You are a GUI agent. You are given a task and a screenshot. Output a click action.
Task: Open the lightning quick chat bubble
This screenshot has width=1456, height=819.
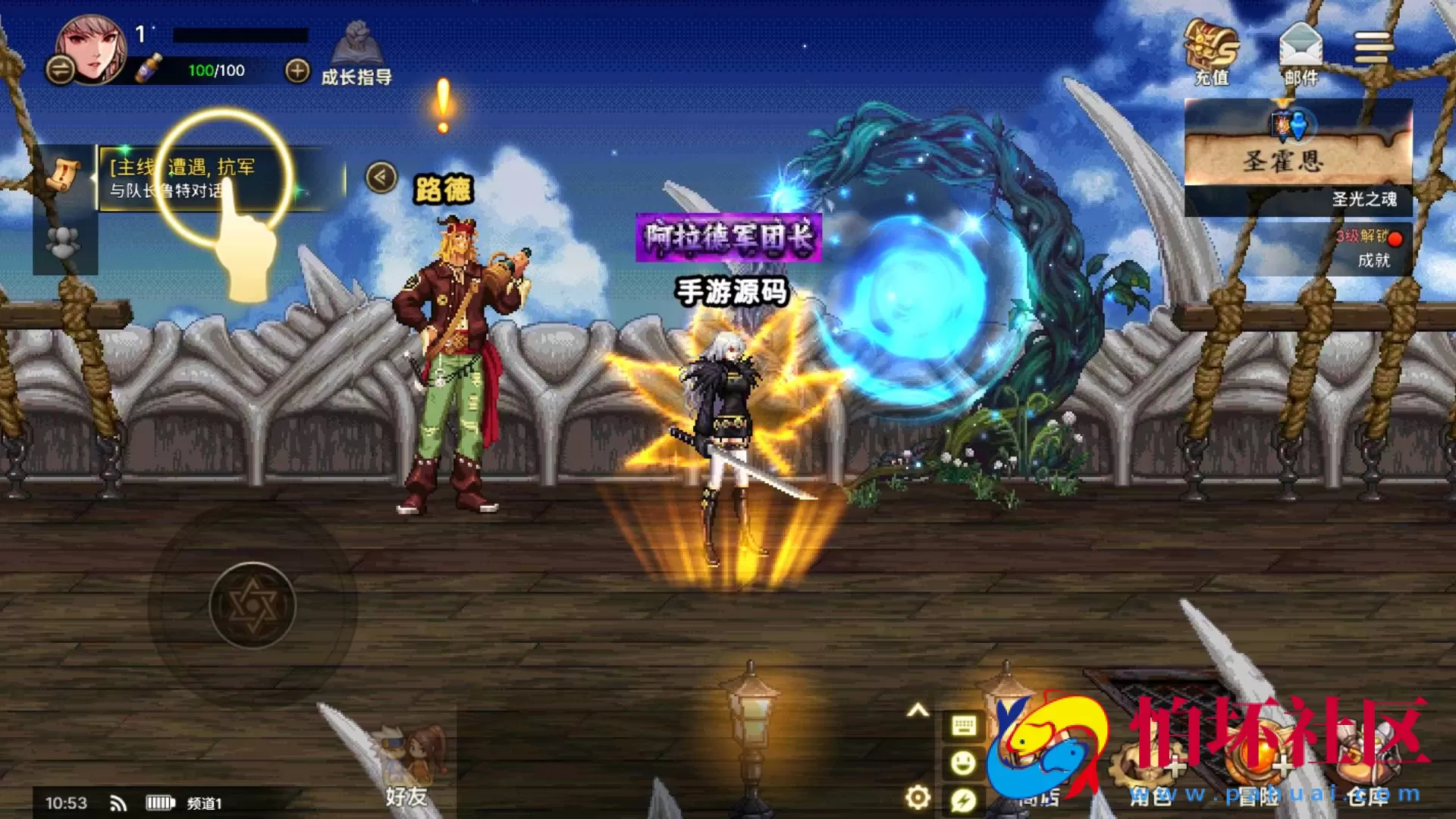click(963, 799)
